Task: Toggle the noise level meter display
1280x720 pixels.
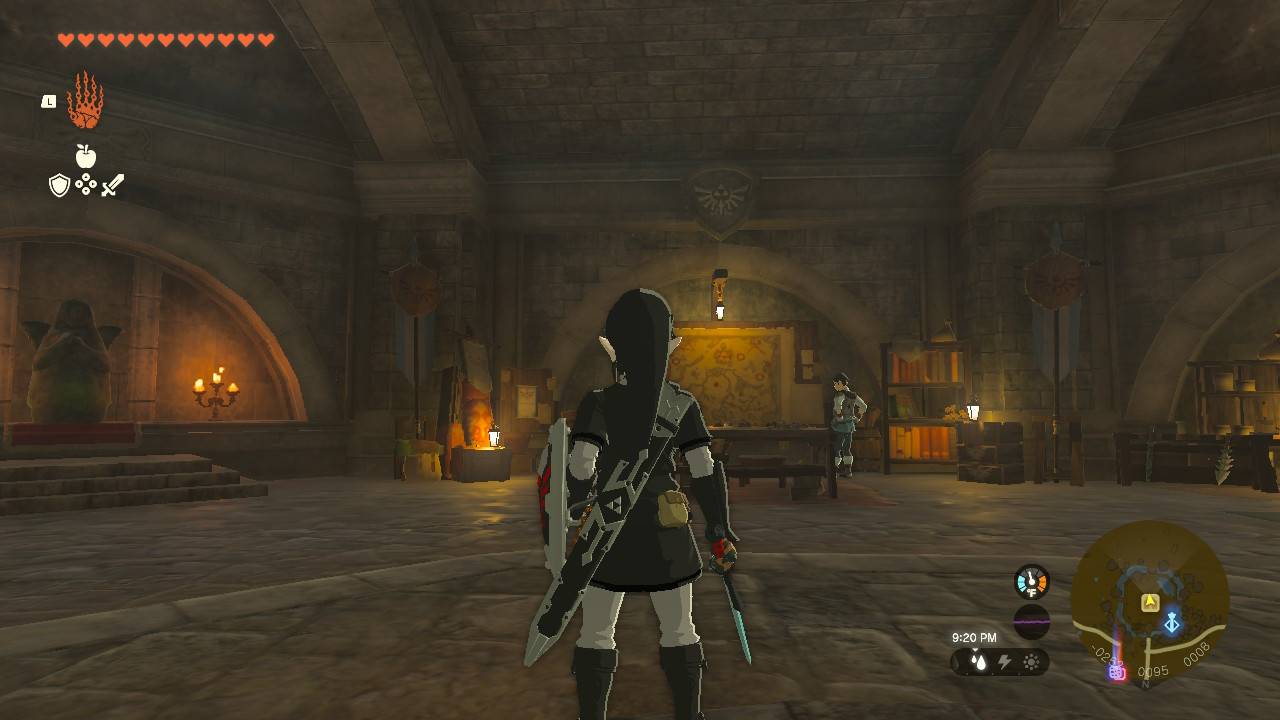Action: 1031,622
